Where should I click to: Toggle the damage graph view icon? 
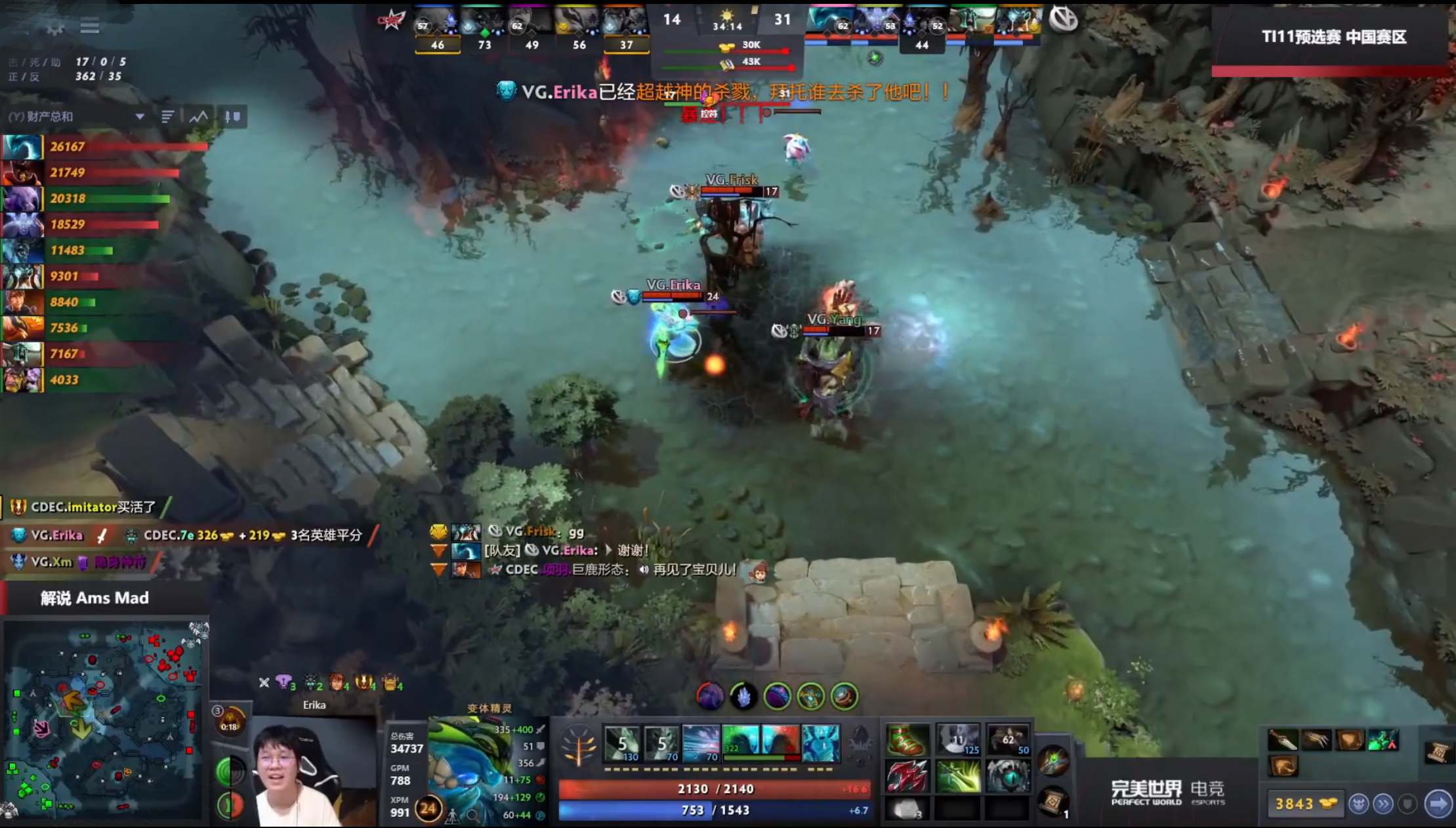click(198, 117)
